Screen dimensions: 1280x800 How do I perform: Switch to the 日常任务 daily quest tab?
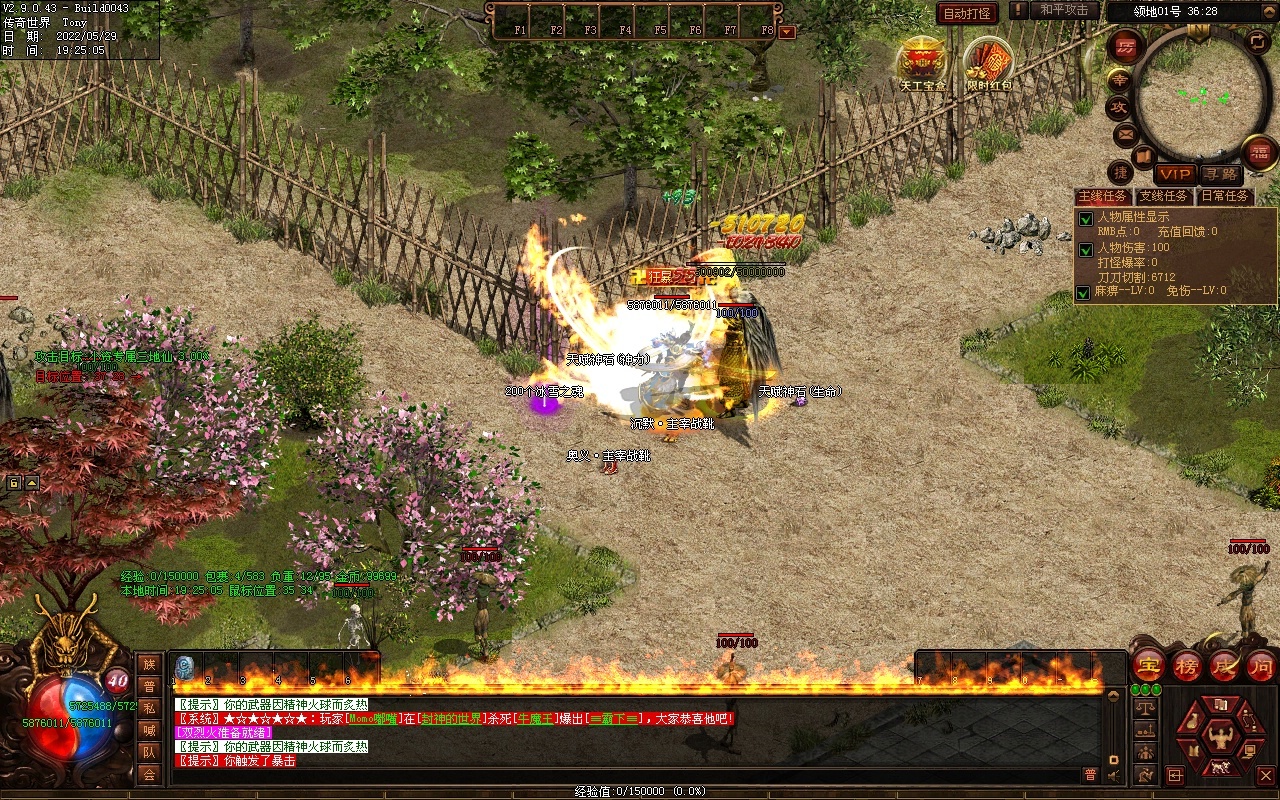(1225, 196)
